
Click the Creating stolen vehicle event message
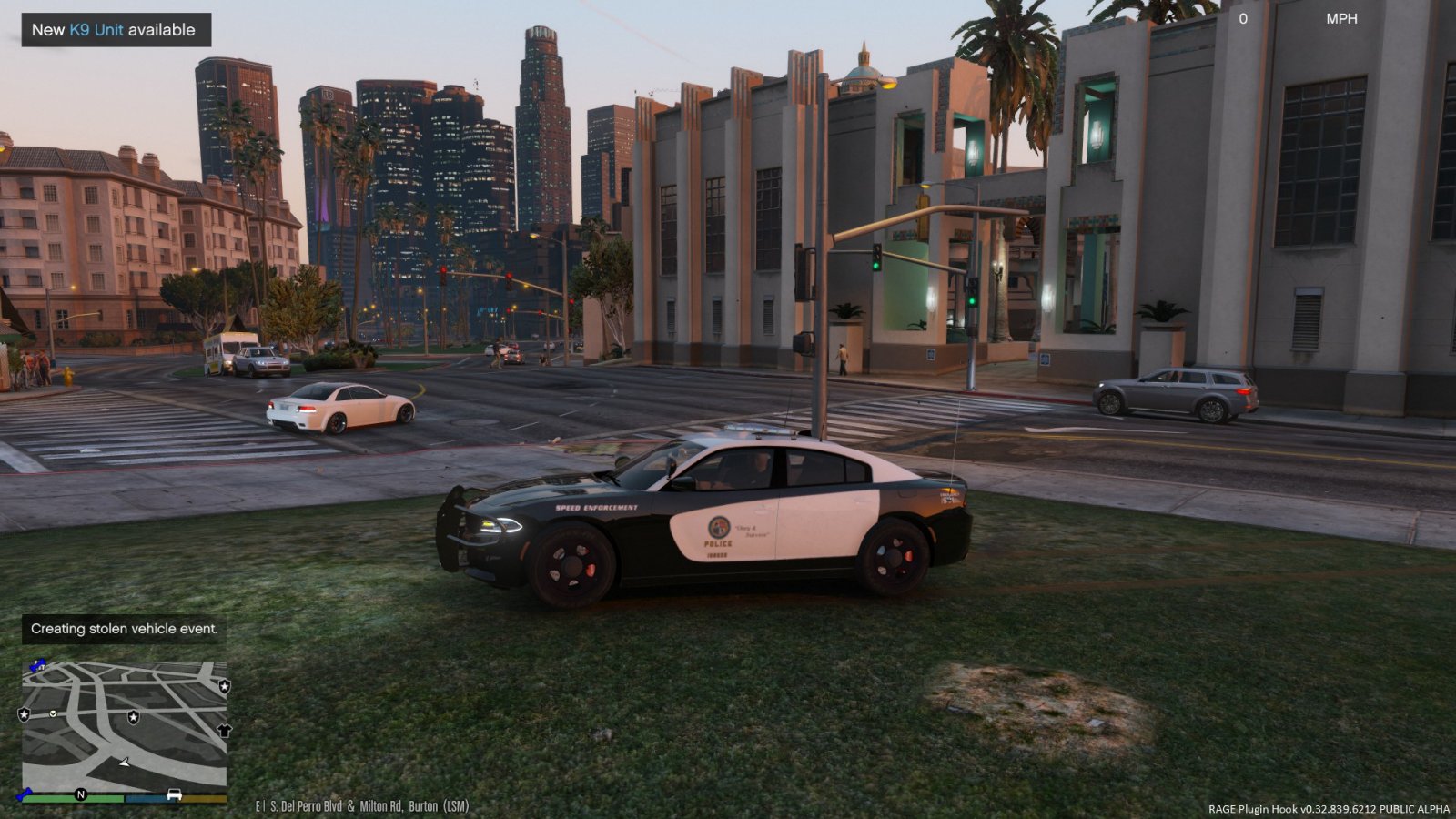[124, 629]
